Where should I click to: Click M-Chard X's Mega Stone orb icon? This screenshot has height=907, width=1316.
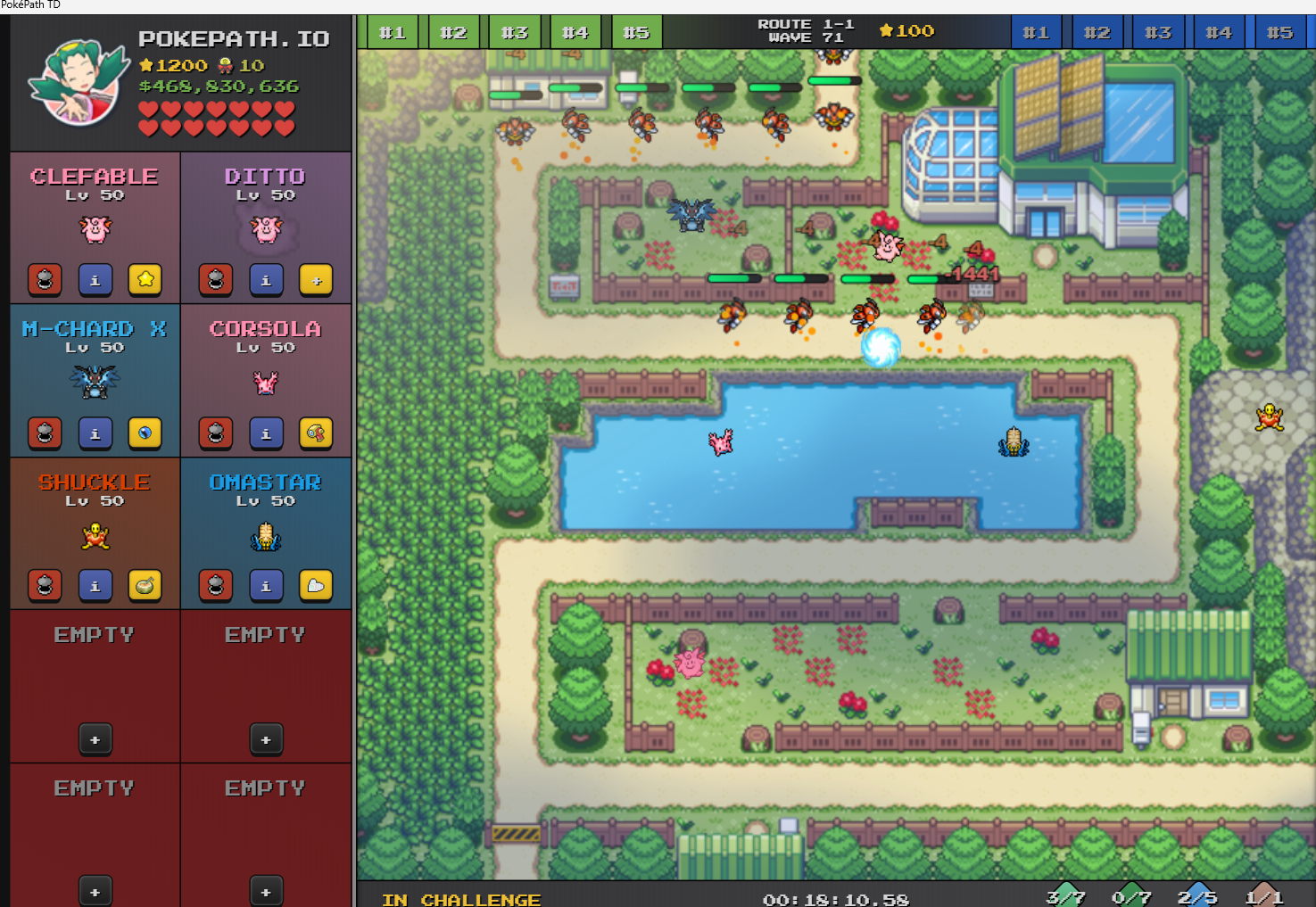point(145,433)
